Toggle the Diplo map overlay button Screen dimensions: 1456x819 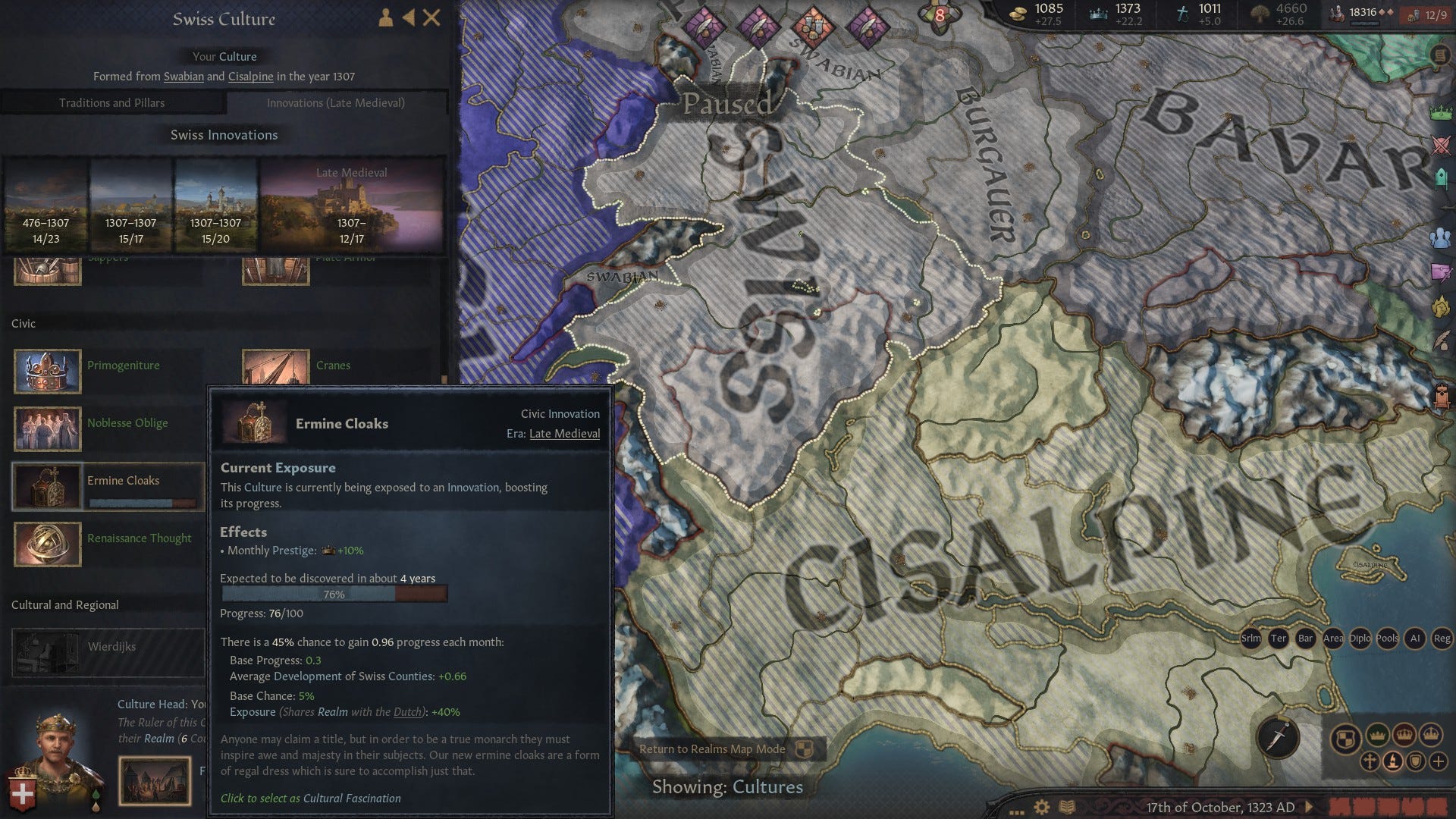pos(1360,639)
